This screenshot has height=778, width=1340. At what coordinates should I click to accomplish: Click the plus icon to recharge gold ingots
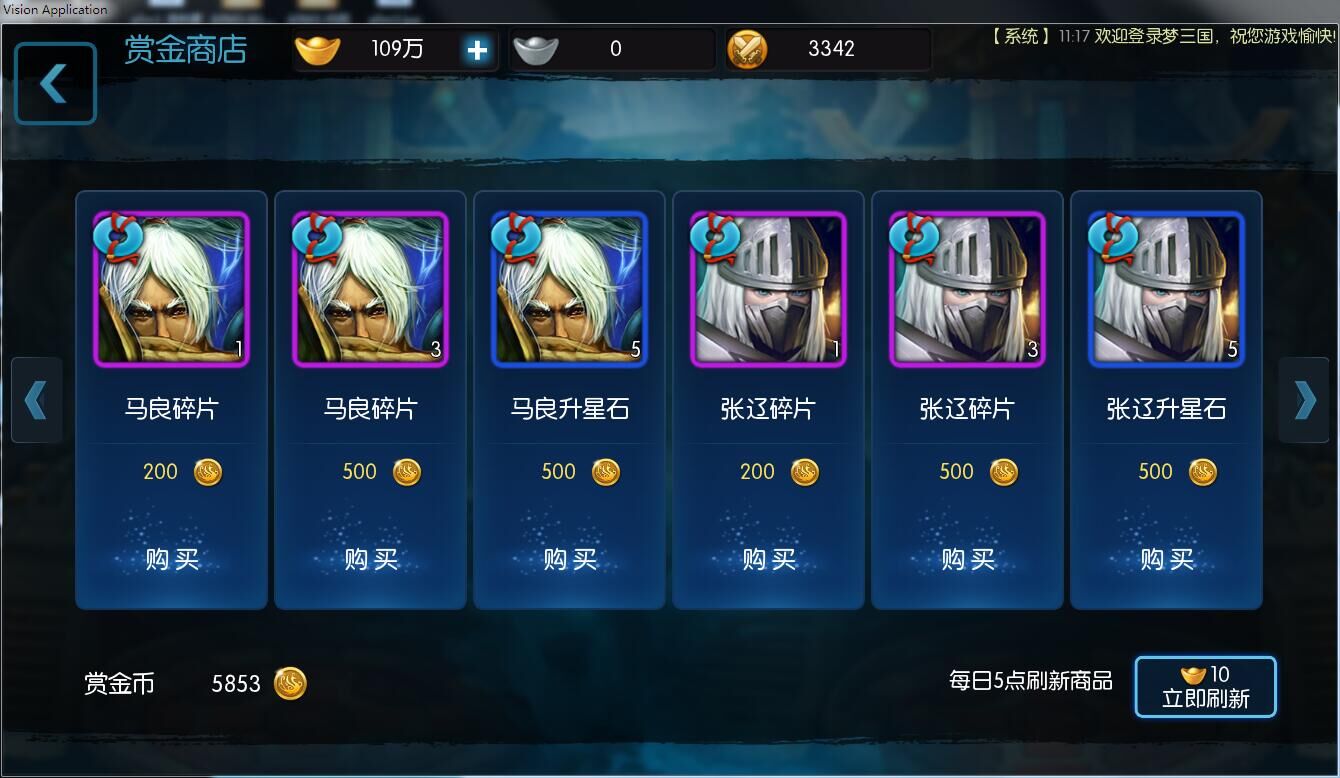click(477, 48)
